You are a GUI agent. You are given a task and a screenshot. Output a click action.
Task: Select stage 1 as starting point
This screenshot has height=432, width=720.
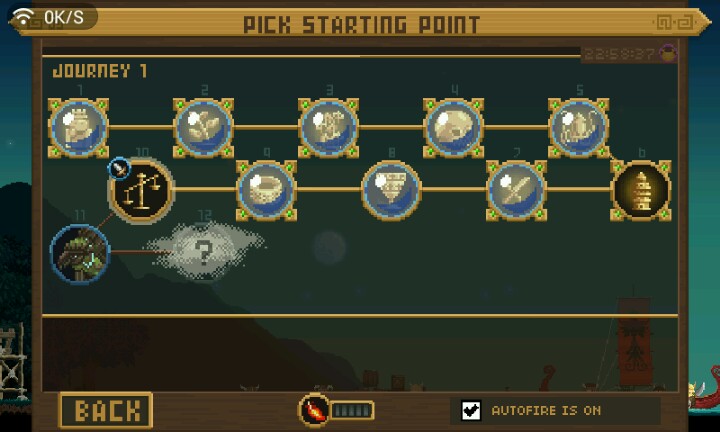click(79, 128)
